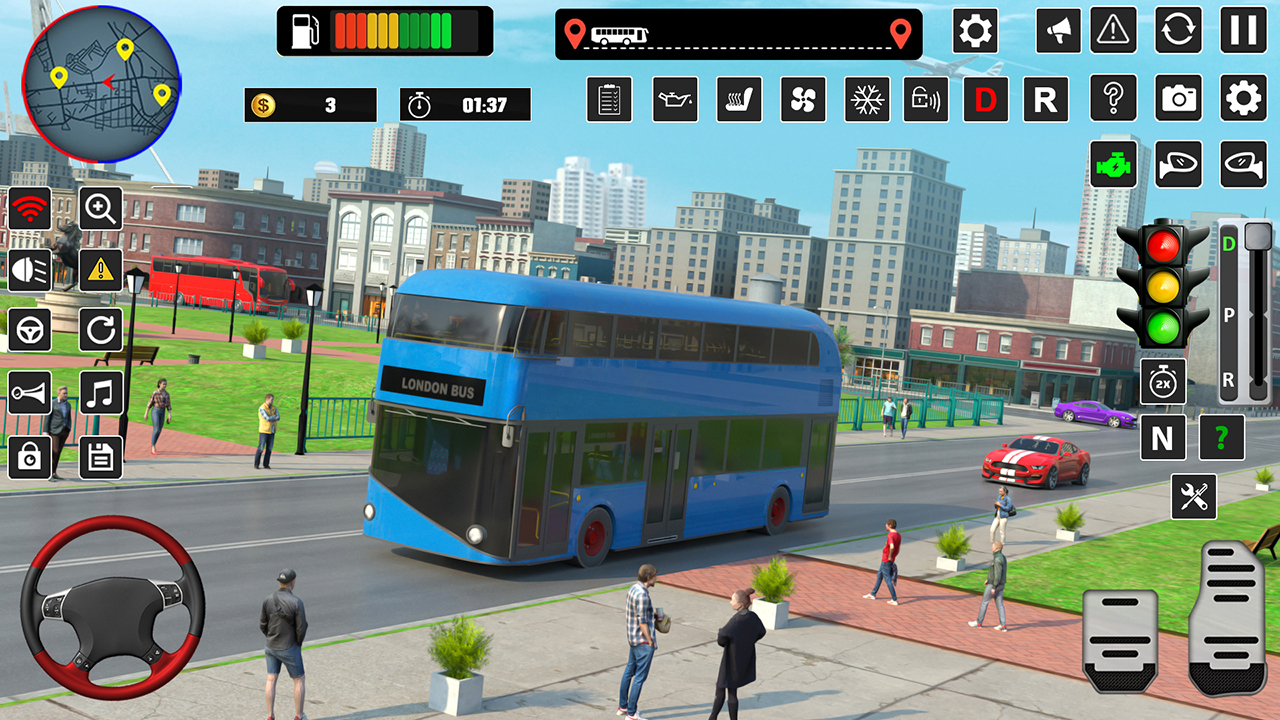Screen dimensions: 1280x720
Task: Activate the 2x stopwatch speed boost
Action: (1163, 381)
